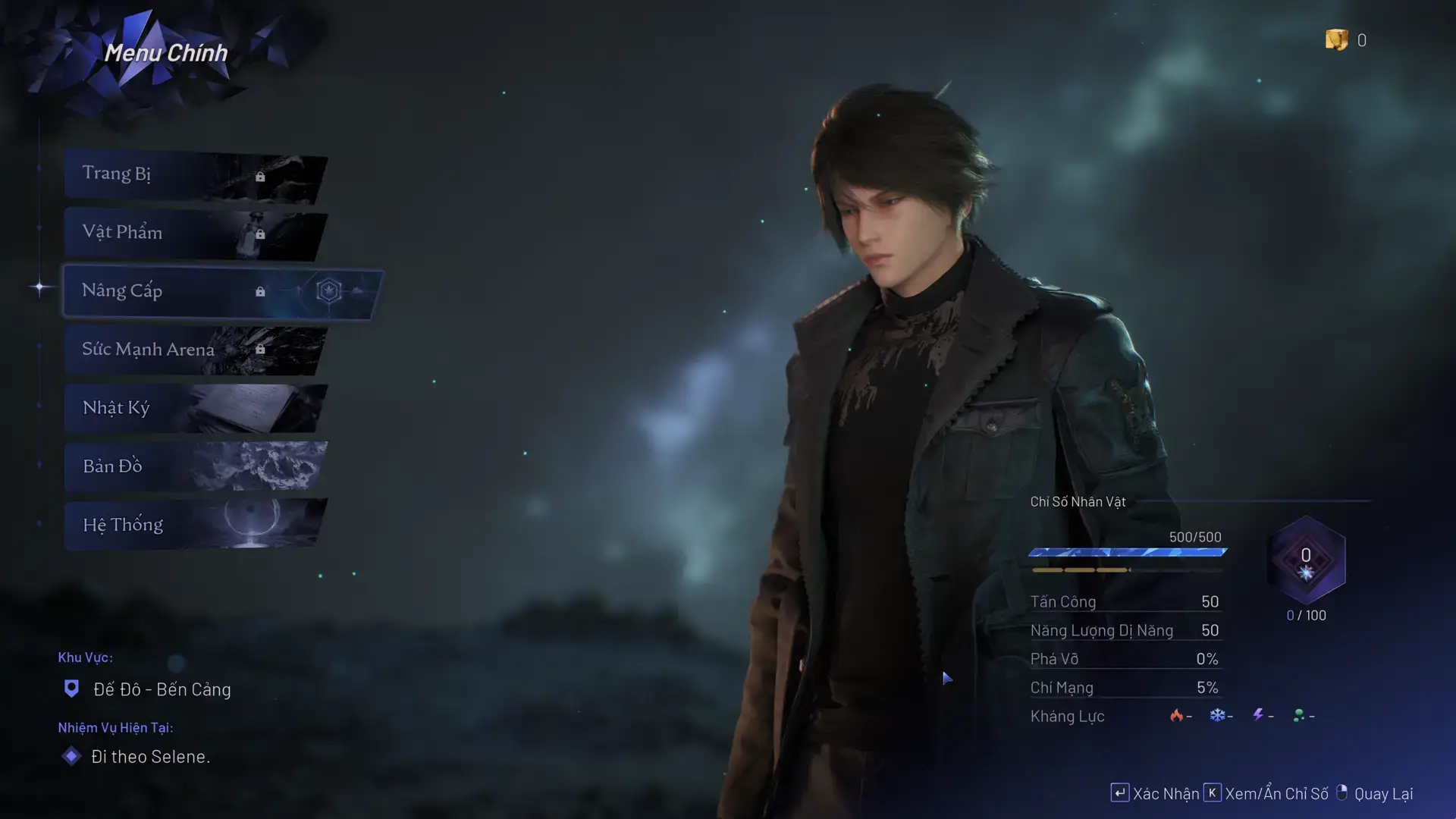This screenshot has width=1456, height=819.
Task: Select the diamond icon next to Đi theo Selene
Action: click(72, 756)
